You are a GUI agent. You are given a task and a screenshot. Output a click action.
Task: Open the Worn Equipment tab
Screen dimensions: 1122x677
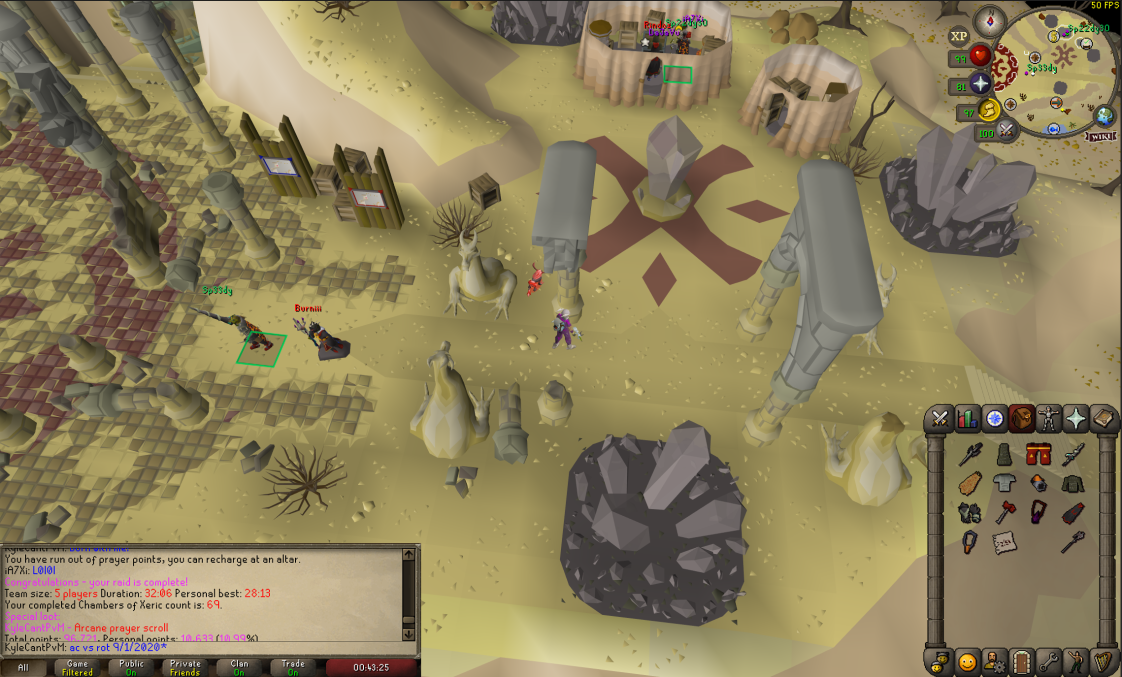click(x=1049, y=419)
